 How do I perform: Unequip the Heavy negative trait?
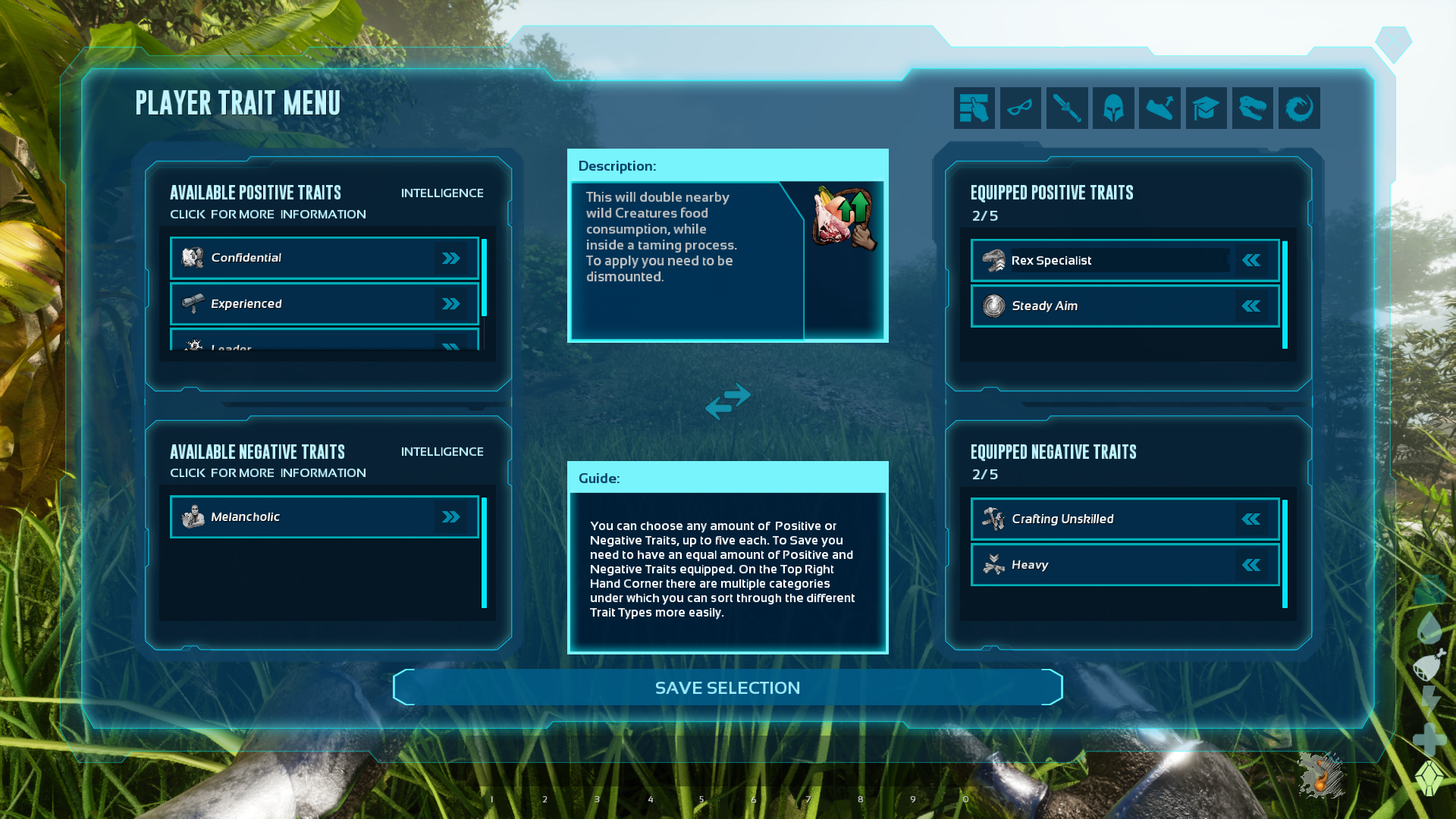point(1251,565)
